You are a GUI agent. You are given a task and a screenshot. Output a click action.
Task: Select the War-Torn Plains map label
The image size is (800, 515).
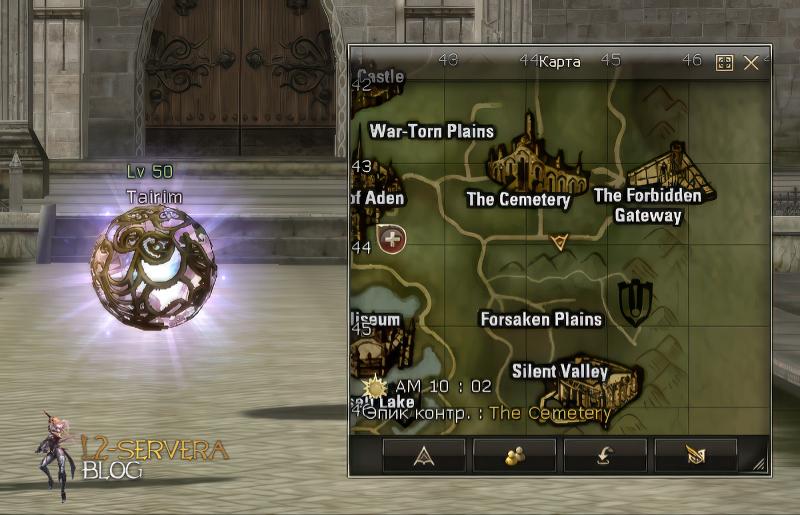(x=432, y=131)
